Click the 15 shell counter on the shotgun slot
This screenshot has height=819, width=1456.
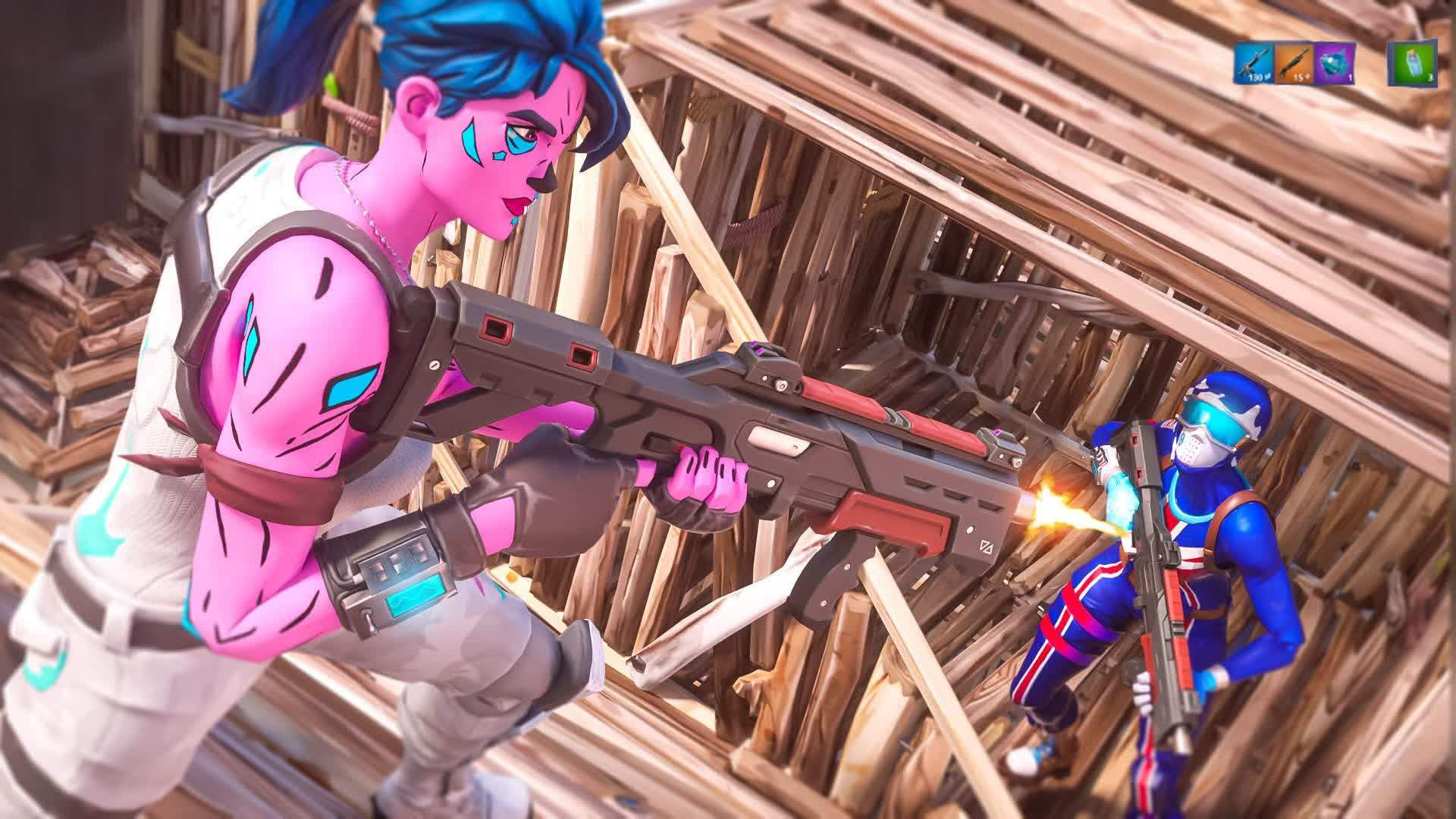1300,77
